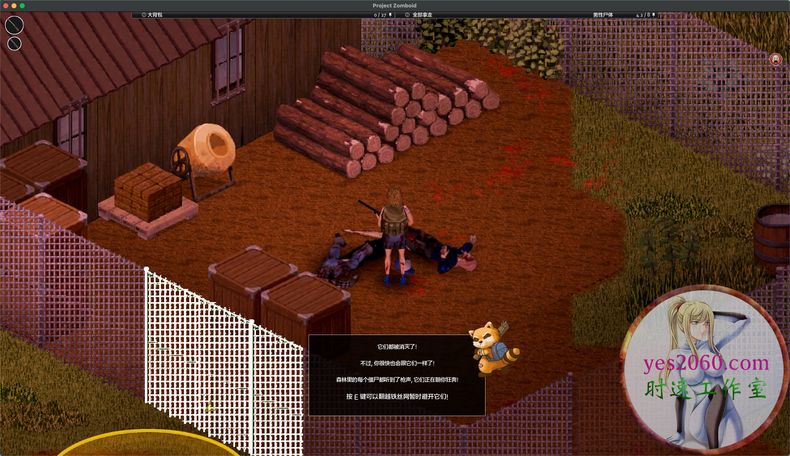Click the 全部拿走 loot-all button
The image size is (790, 456).
pyautogui.click(x=429, y=15)
